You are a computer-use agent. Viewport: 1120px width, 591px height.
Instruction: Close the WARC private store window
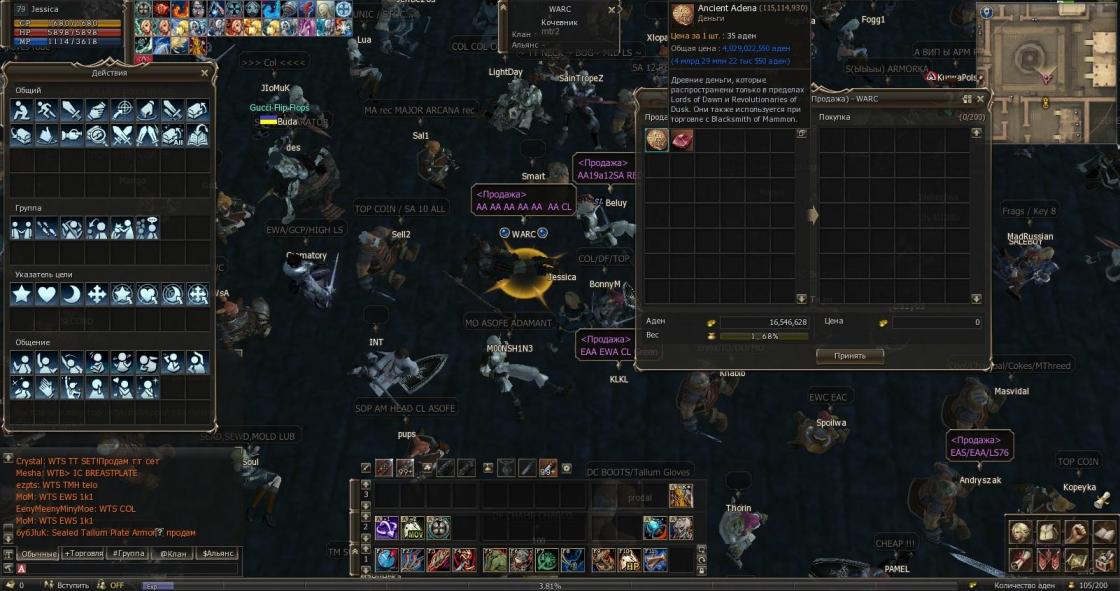[x=980, y=99]
